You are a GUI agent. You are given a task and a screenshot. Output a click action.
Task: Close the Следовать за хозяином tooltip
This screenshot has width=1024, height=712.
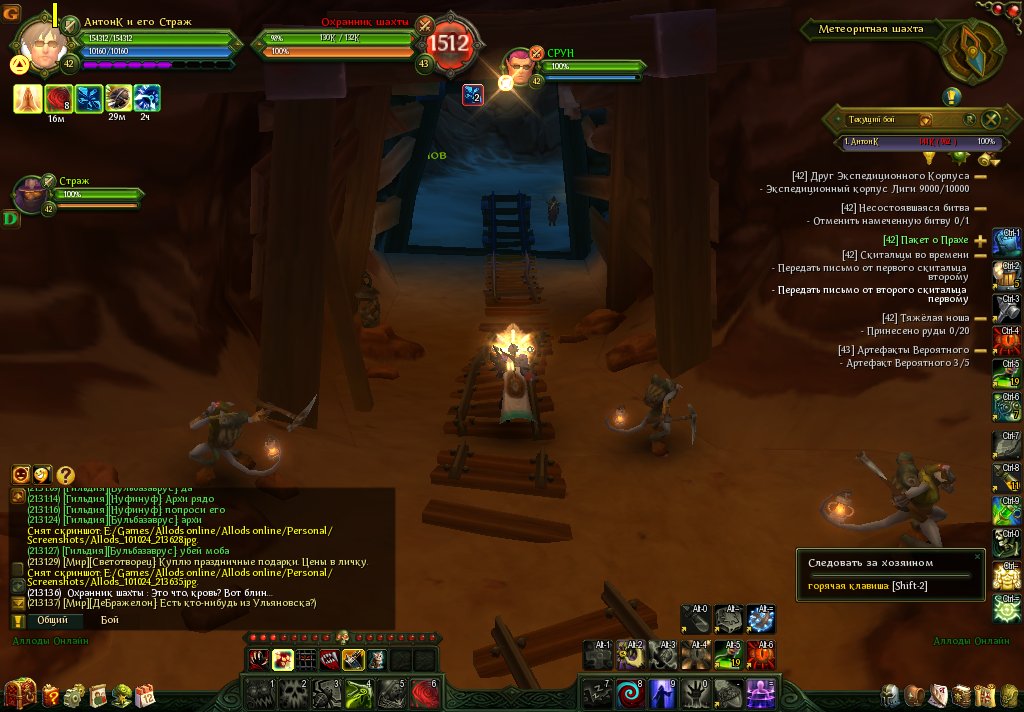pyautogui.click(x=977, y=556)
